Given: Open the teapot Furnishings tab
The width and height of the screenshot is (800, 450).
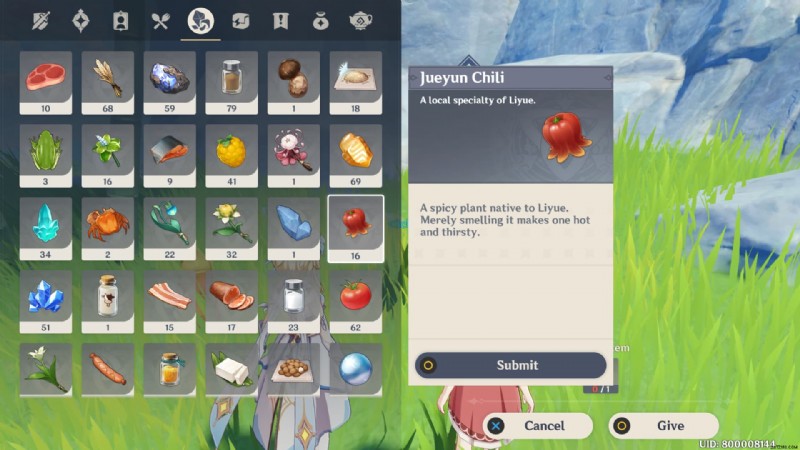Looking at the screenshot, I should pyautogui.click(x=361, y=20).
